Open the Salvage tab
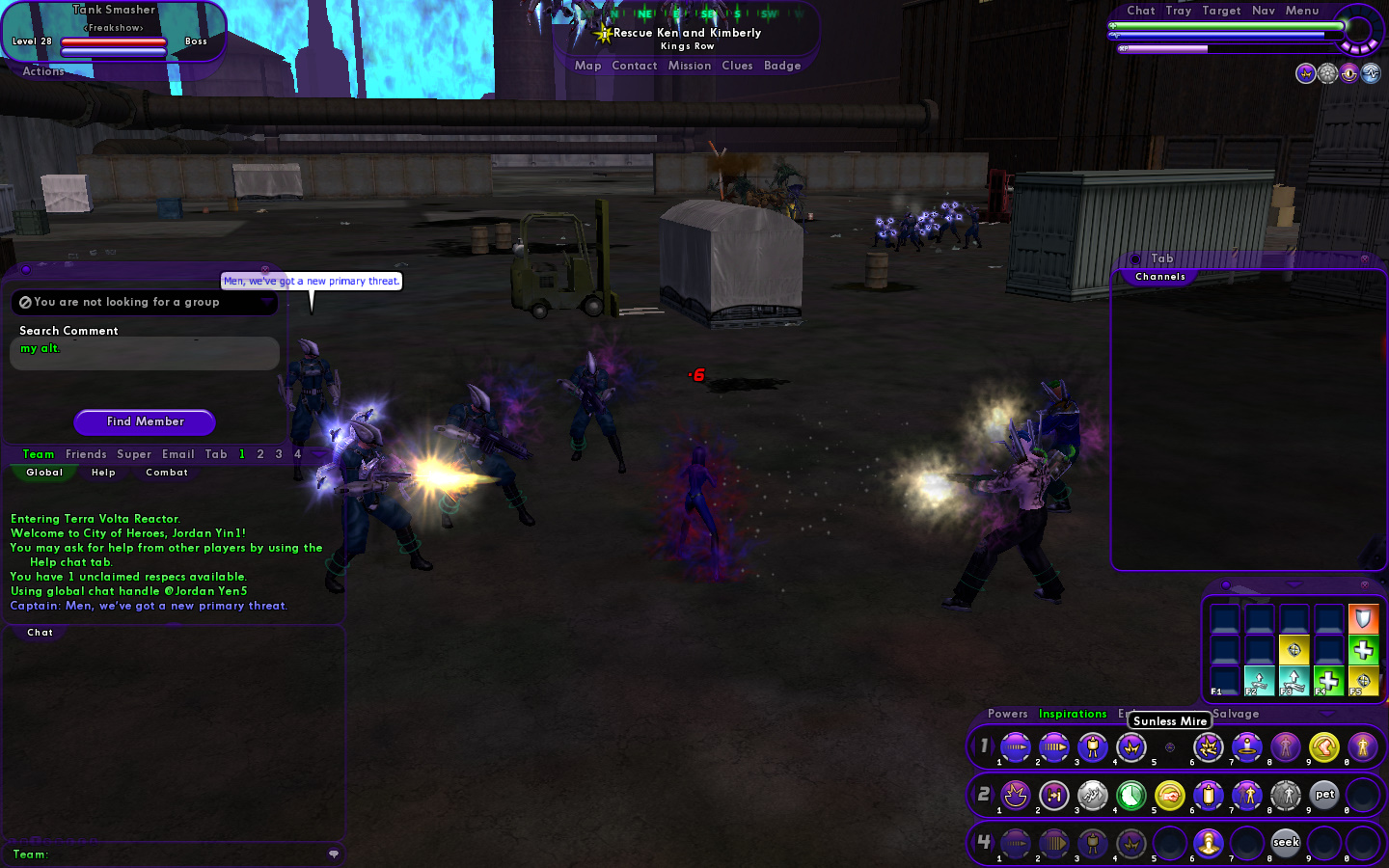 [1236, 714]
